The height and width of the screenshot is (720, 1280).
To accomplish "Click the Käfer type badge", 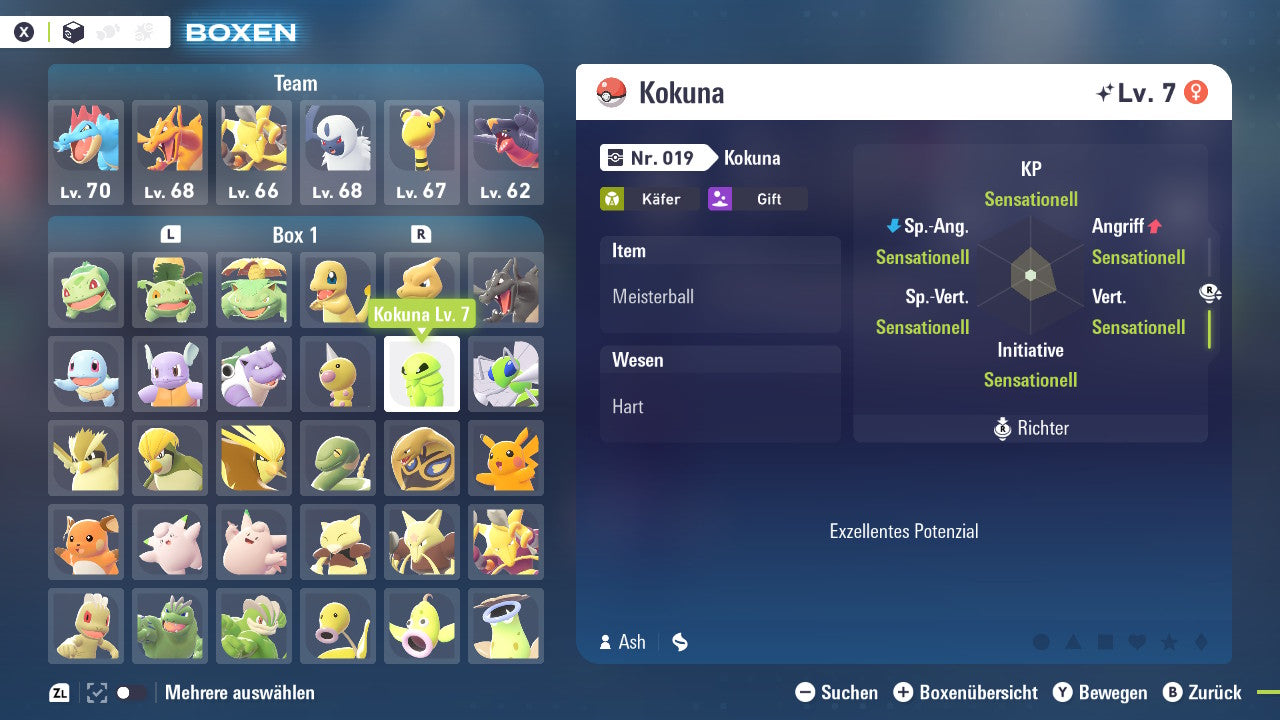I will point(650,199).
